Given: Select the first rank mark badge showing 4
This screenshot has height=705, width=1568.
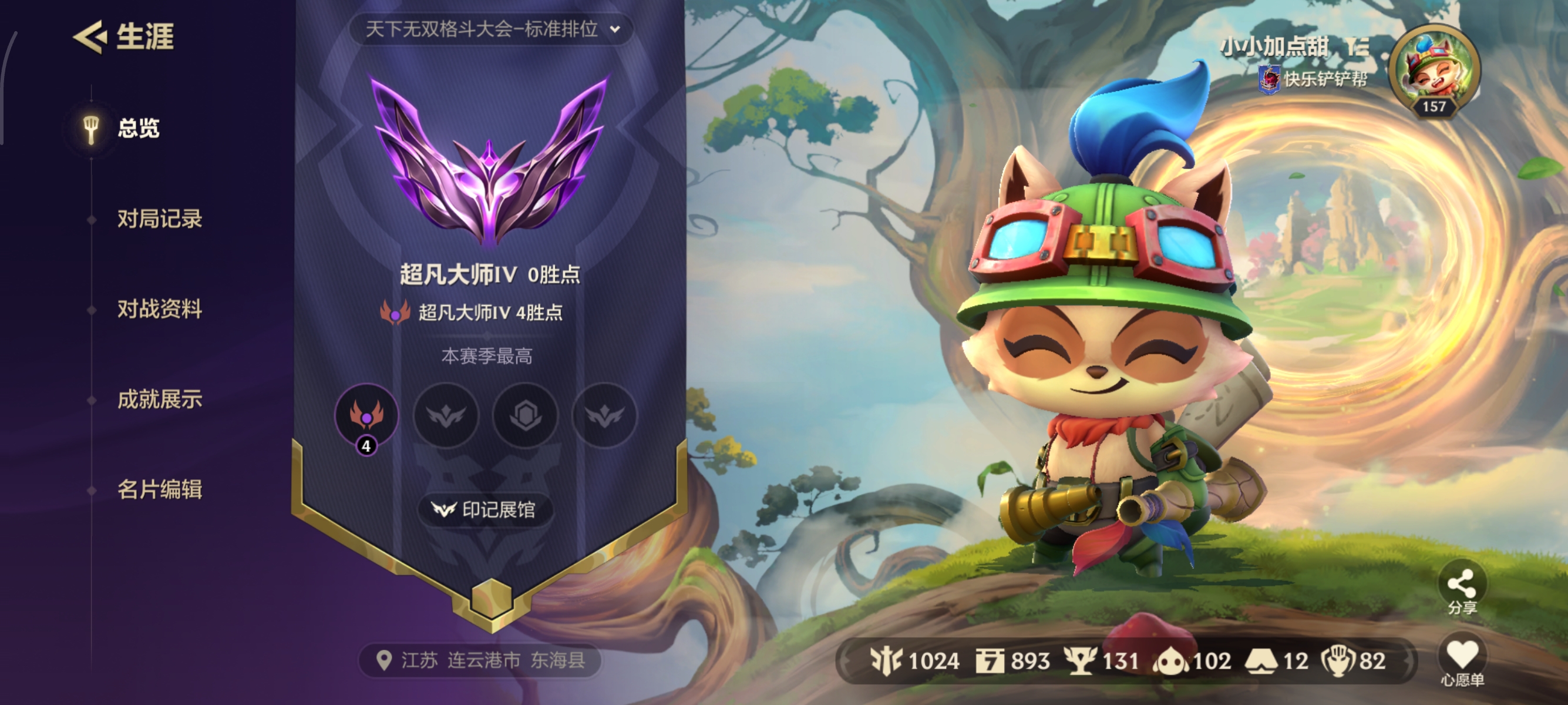Looking at the screenshot, I should (x=366, y=416).
